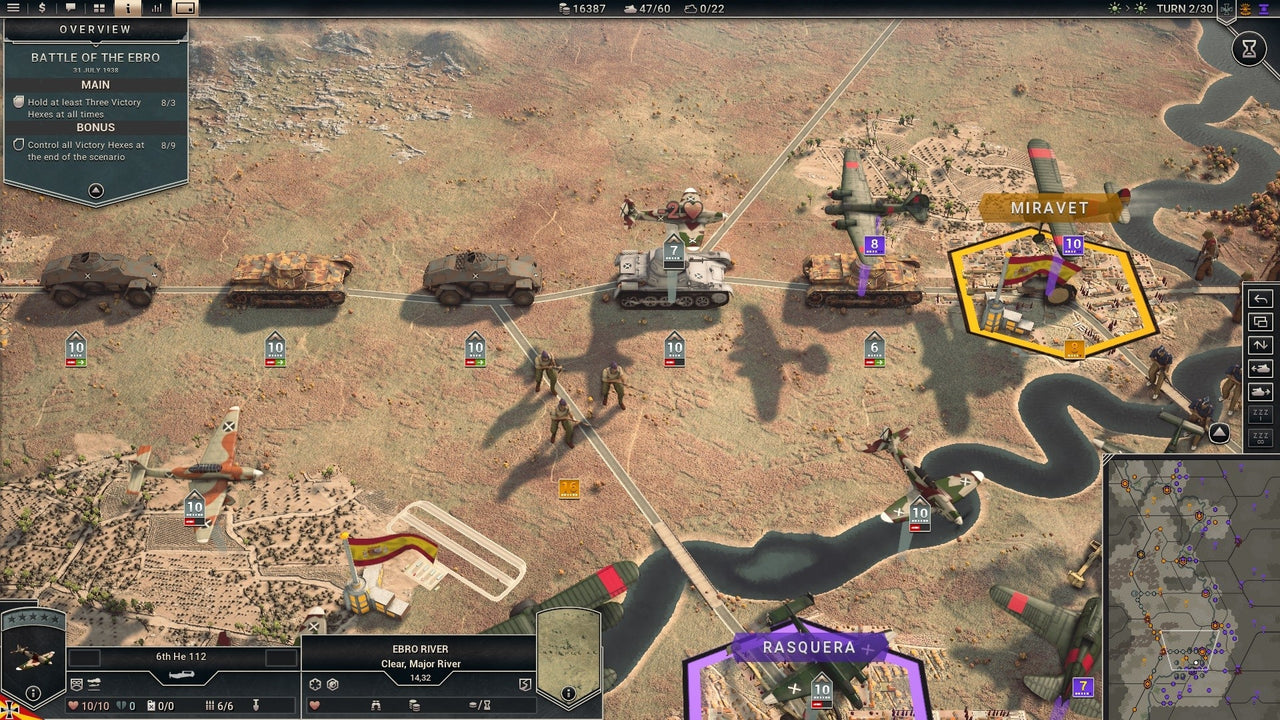The image size is (1280, 720).
Task: Select next unit with right-facing tank icon
Action: (1259, 390)
